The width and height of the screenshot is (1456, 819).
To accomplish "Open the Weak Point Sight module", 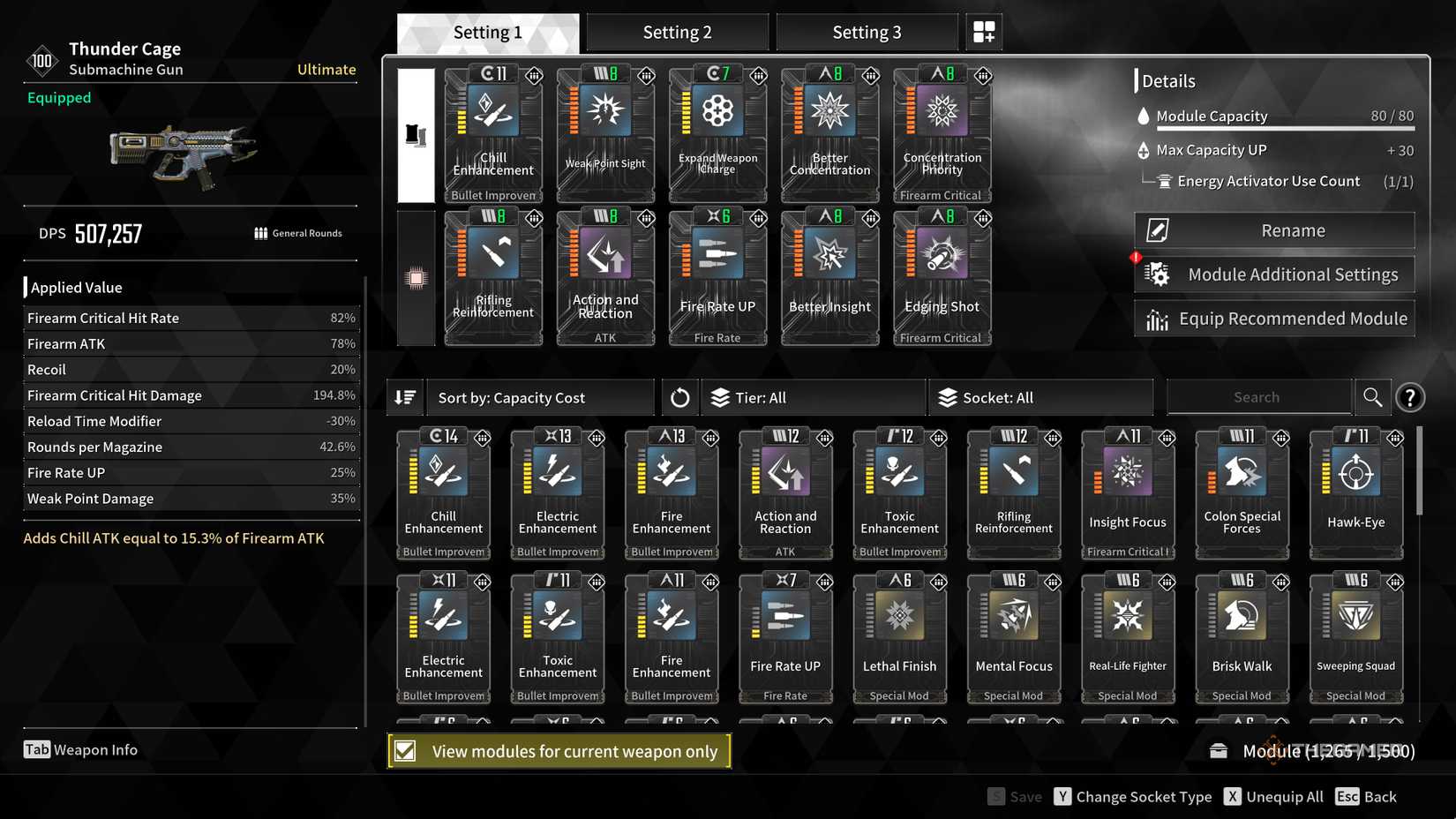I will [x=605, y=132].
